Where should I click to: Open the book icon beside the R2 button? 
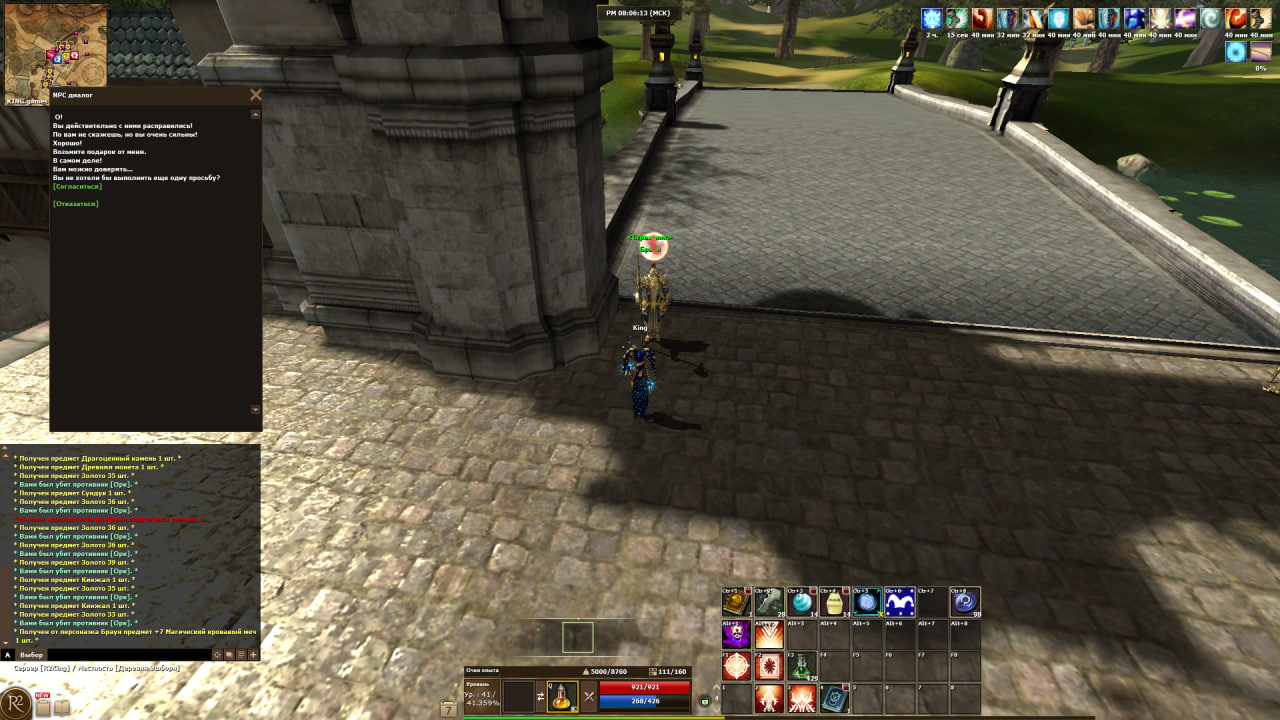pos(61,708)
